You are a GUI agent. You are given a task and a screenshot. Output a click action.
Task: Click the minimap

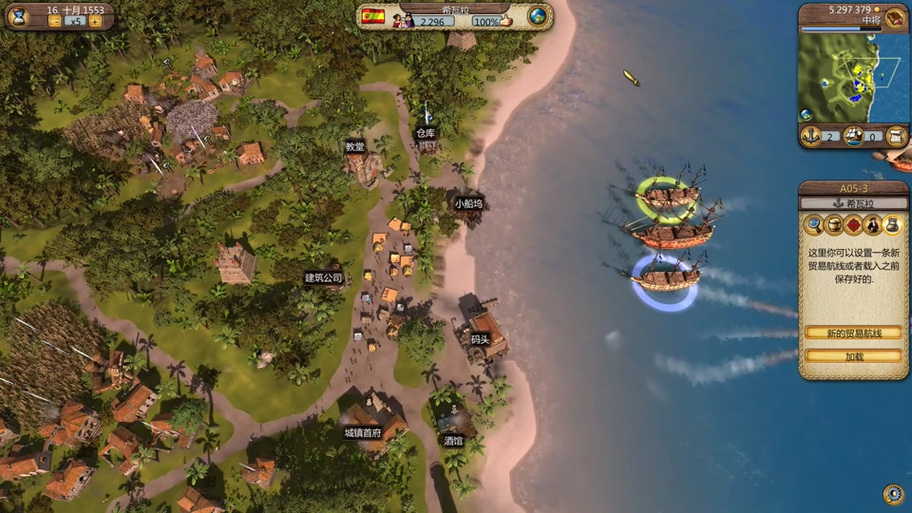coord(845,78)
